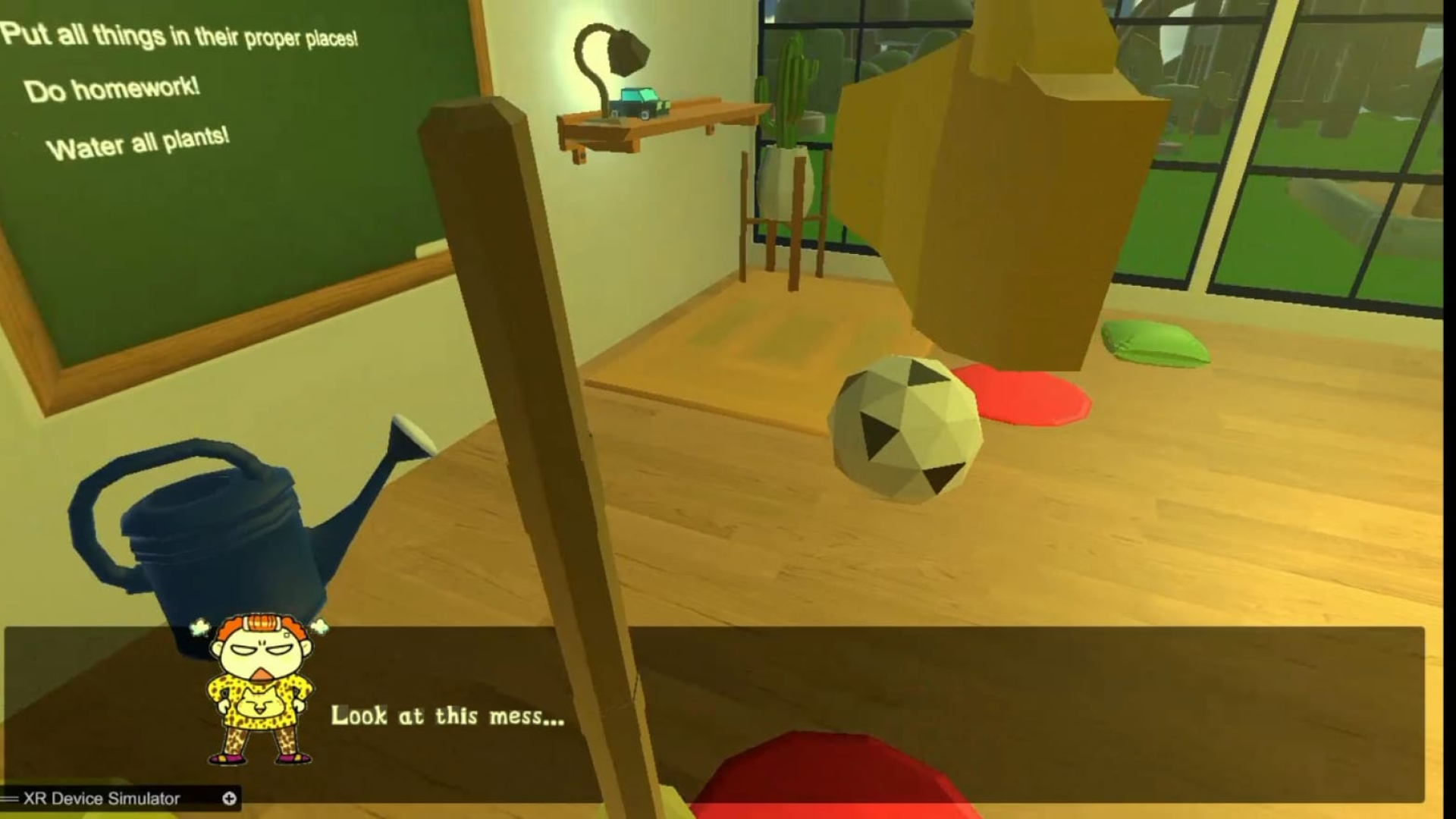
Task: Expand the XR Device Simulator panel with plus icon
Action: click(x=229, y=799)
